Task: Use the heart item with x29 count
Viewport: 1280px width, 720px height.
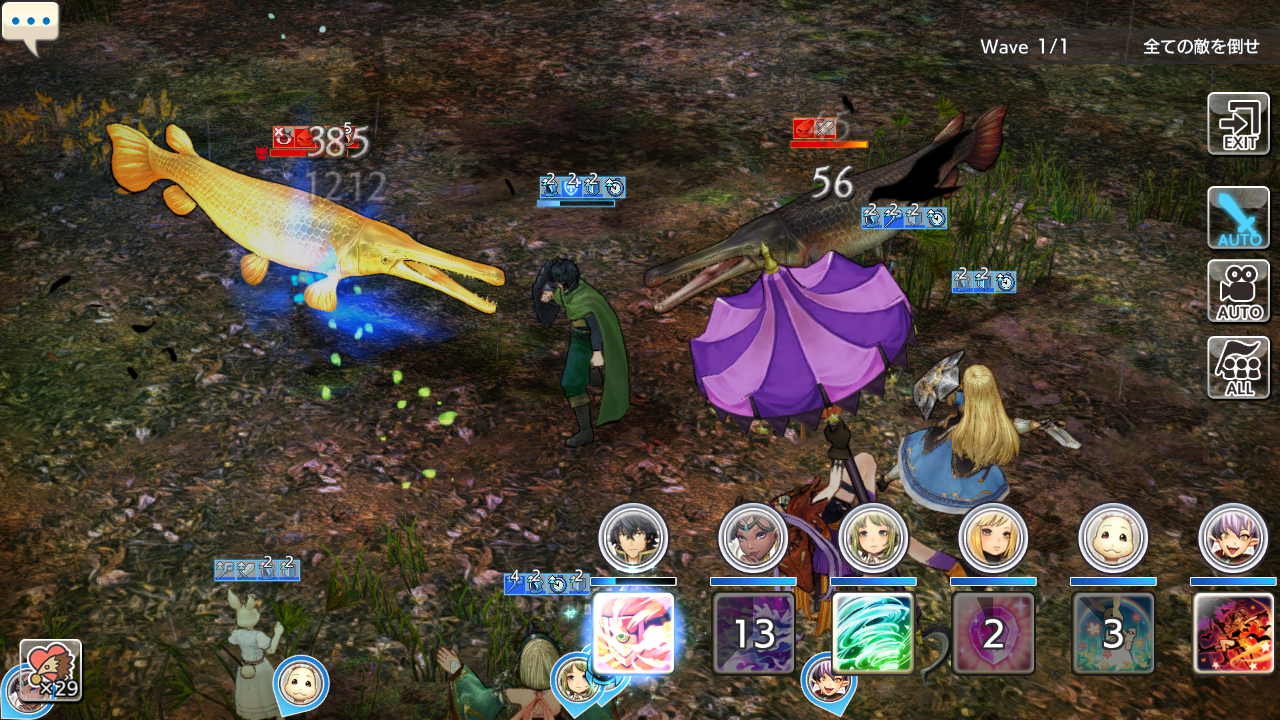Action: 50,670
